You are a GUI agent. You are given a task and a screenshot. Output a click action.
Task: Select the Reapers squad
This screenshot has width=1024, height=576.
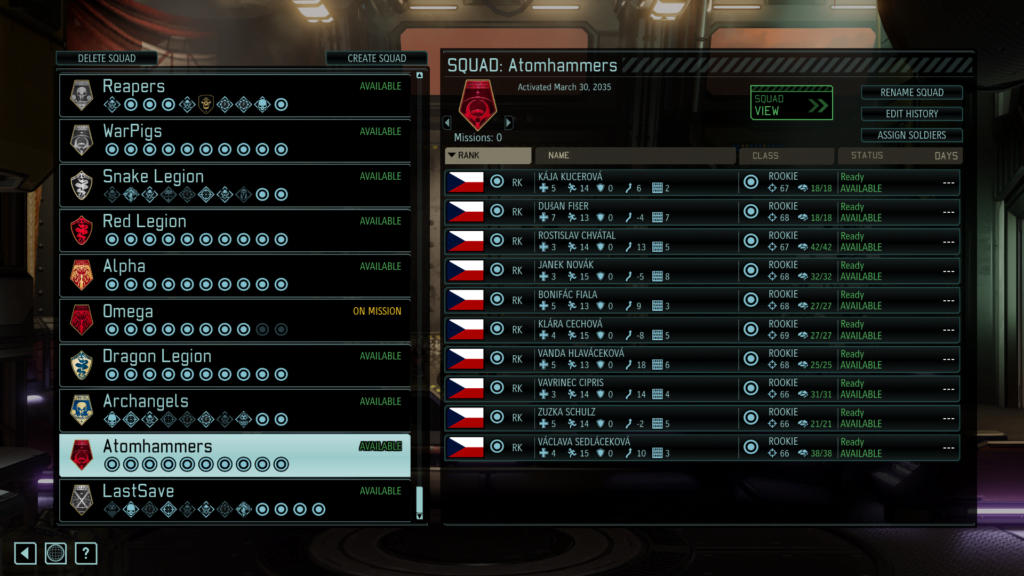[235, 95]
